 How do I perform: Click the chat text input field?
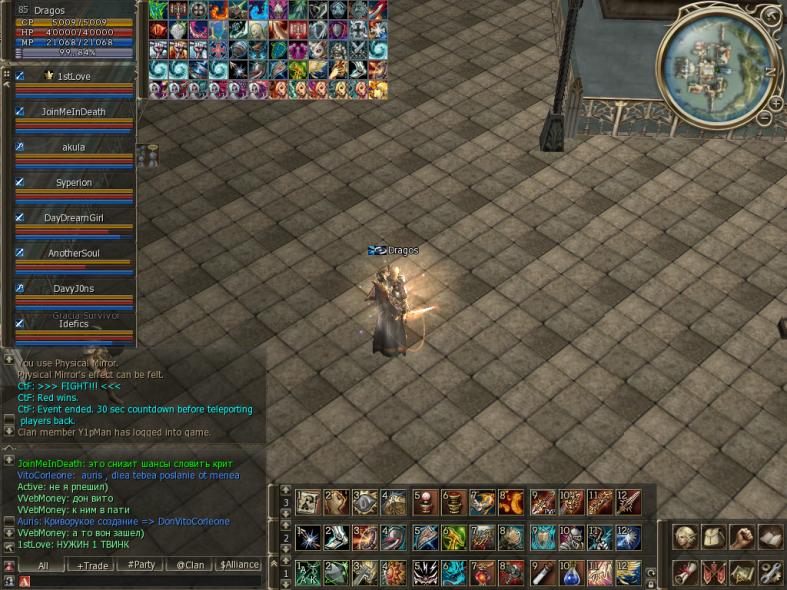point(140,580)
